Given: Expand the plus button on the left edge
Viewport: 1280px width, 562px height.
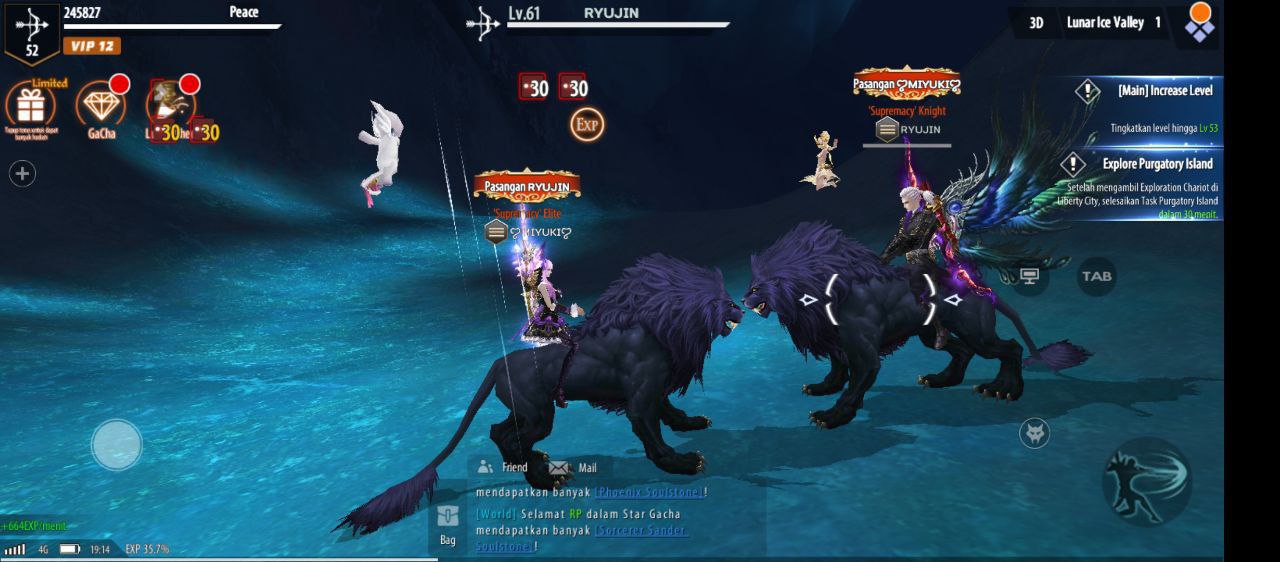Looking at the screenshot, I should pos(22,174).
